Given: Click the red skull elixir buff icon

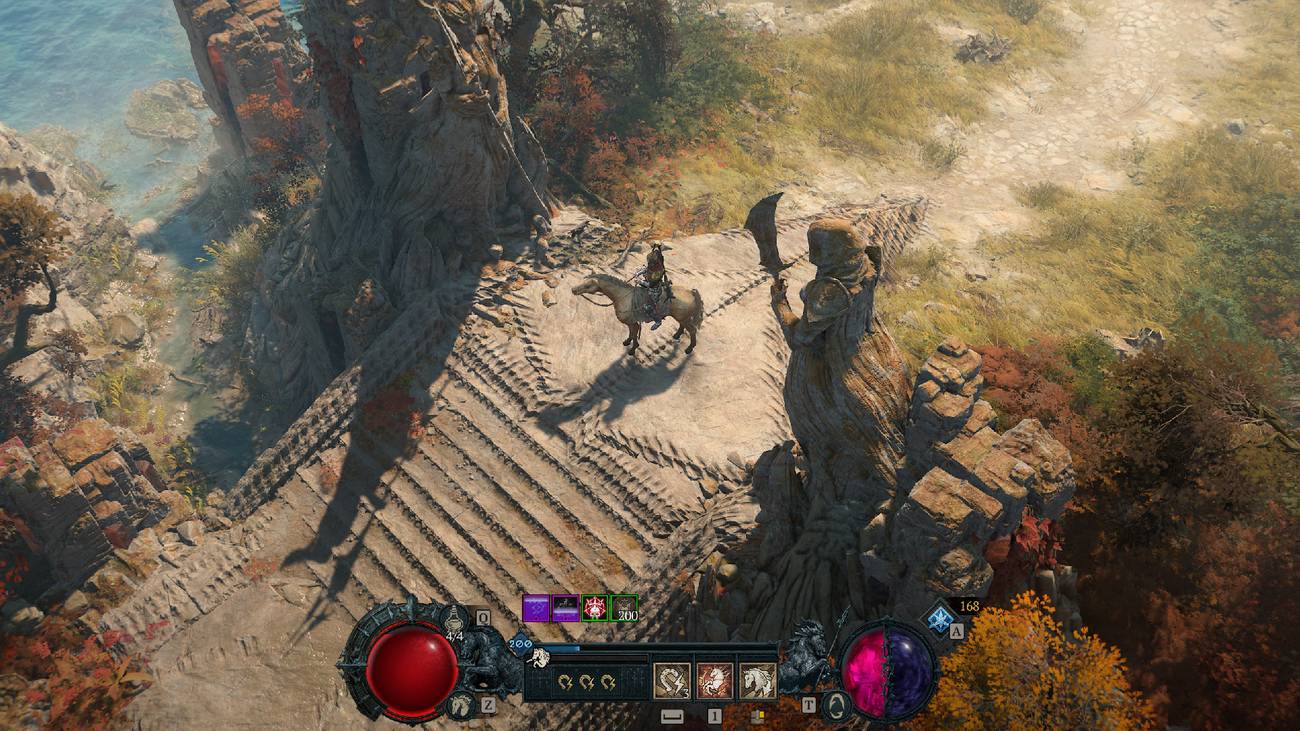Looking at the screenshot, I should (x=594, y=608).
